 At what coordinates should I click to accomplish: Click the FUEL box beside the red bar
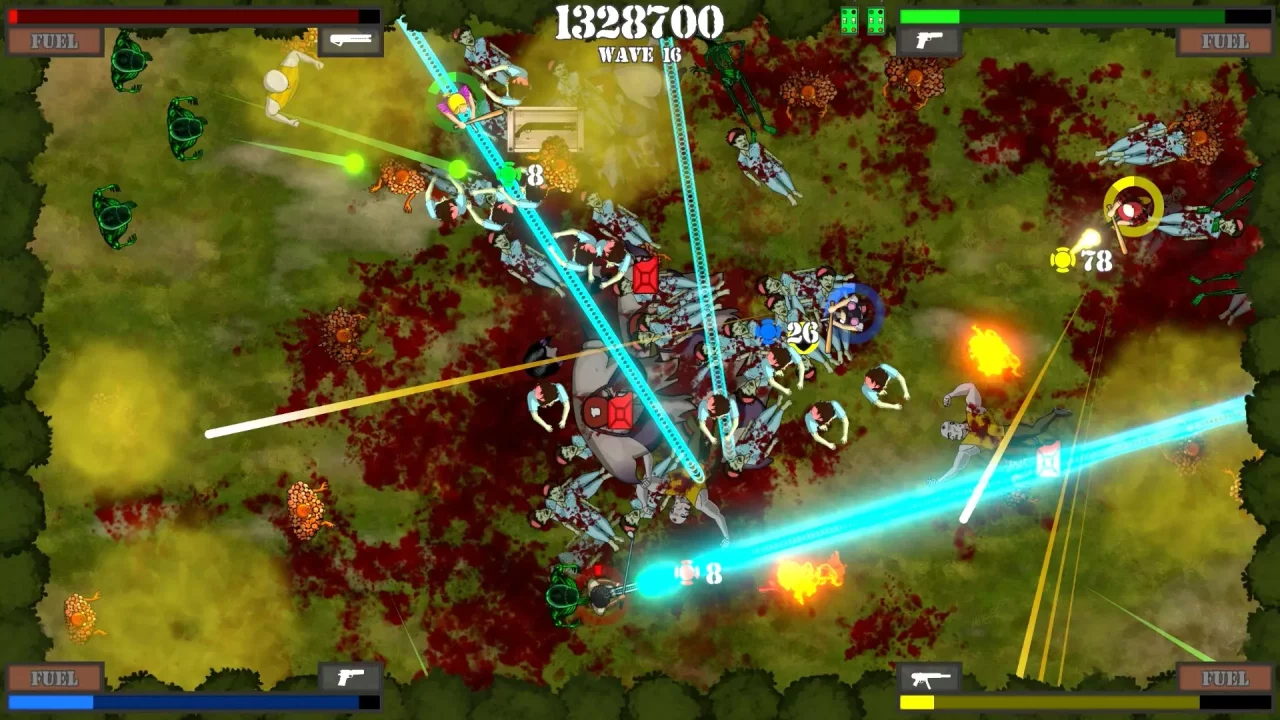55,41
